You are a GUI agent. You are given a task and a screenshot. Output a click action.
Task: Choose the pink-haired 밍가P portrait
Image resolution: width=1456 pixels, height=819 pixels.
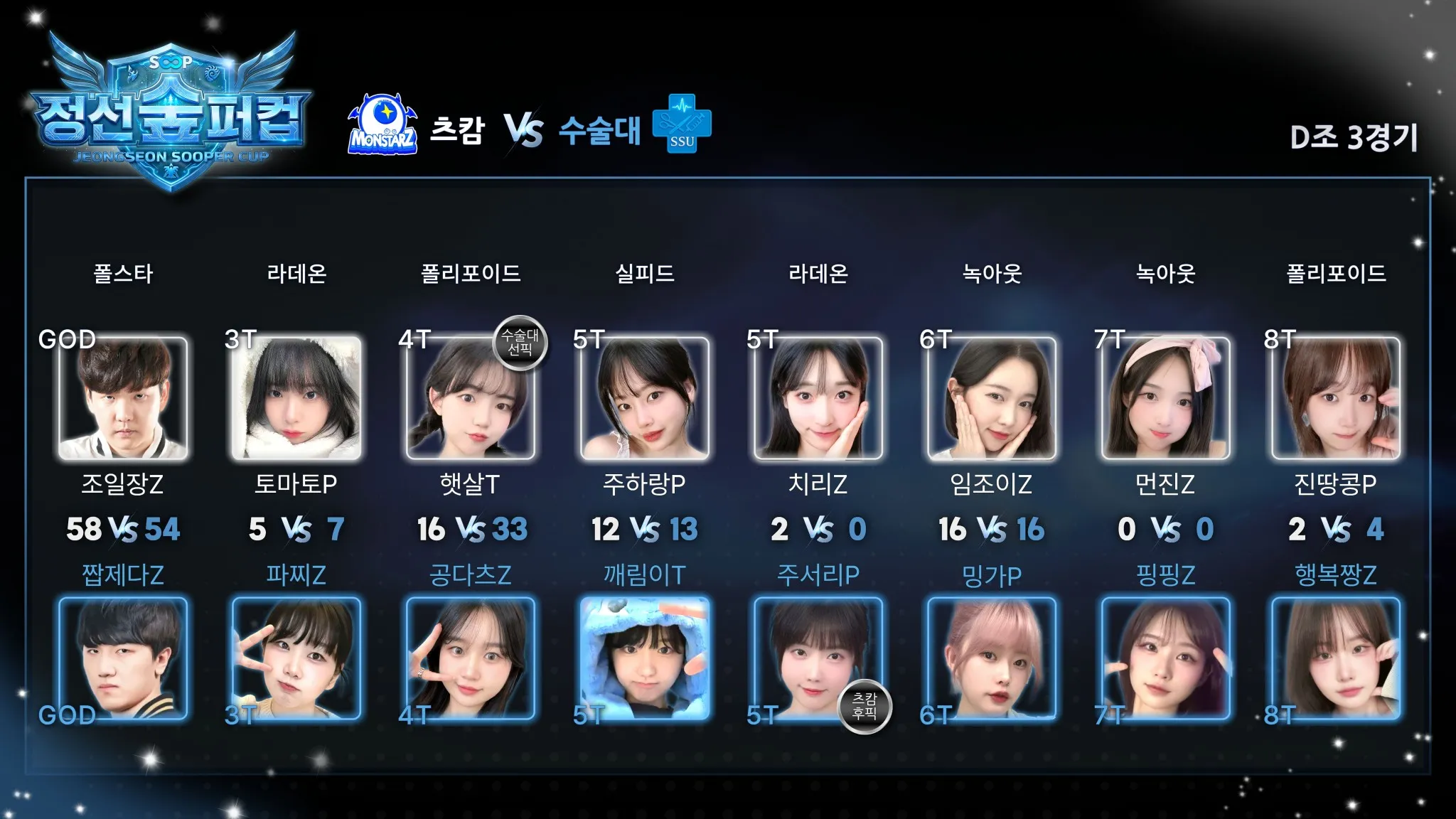click(992, 658)
